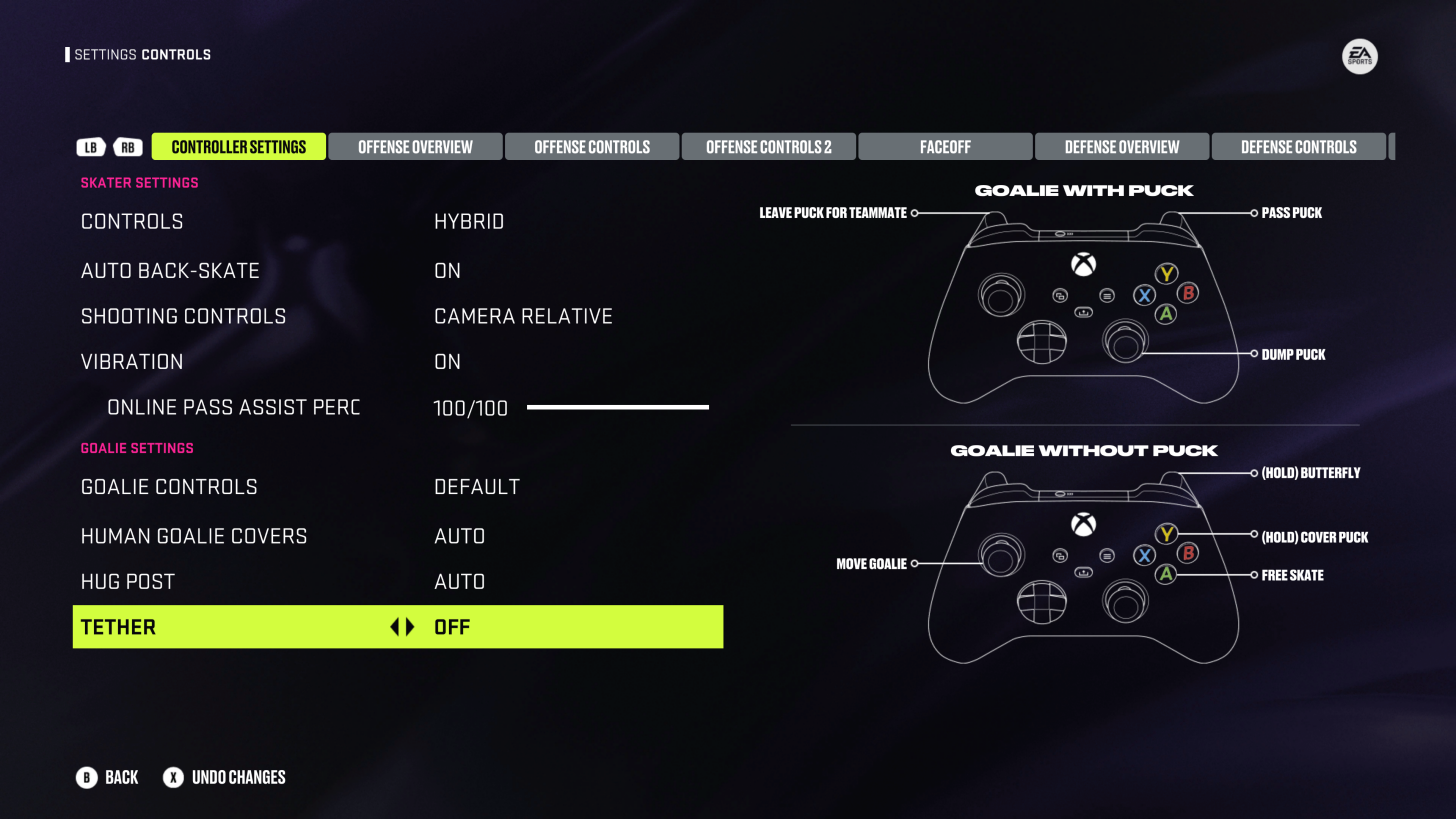Image resolution: width=1456 pixels, height=819 pixels.
Task: Choose the Human Goalie Covers setting
Action: (x=397, y=537)
